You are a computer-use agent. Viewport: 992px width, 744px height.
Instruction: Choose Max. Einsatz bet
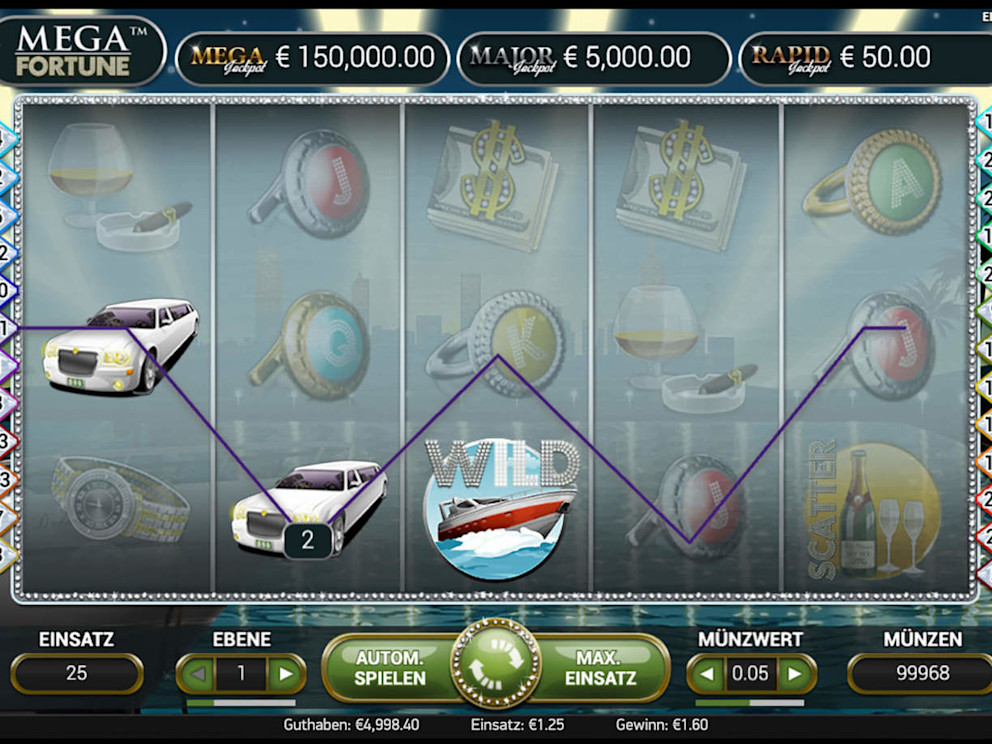(x=600, y=668)
